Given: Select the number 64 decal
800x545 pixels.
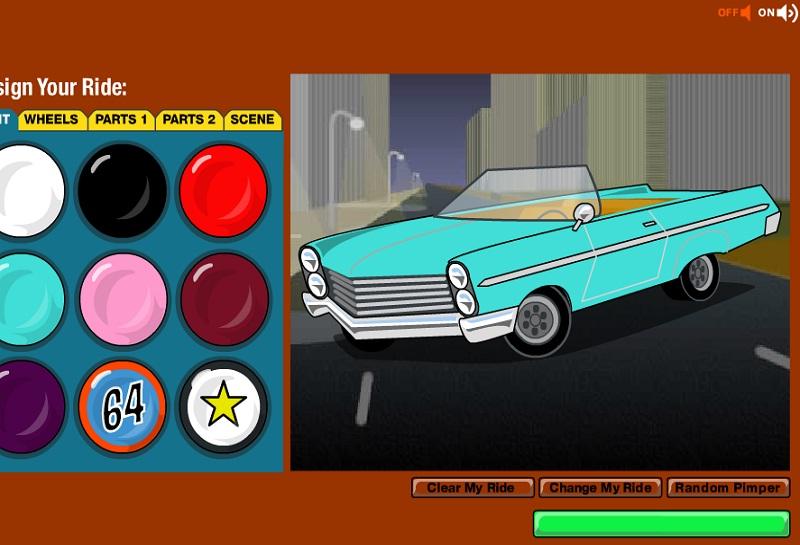Looking at the screenshot, I should [122, 406].
